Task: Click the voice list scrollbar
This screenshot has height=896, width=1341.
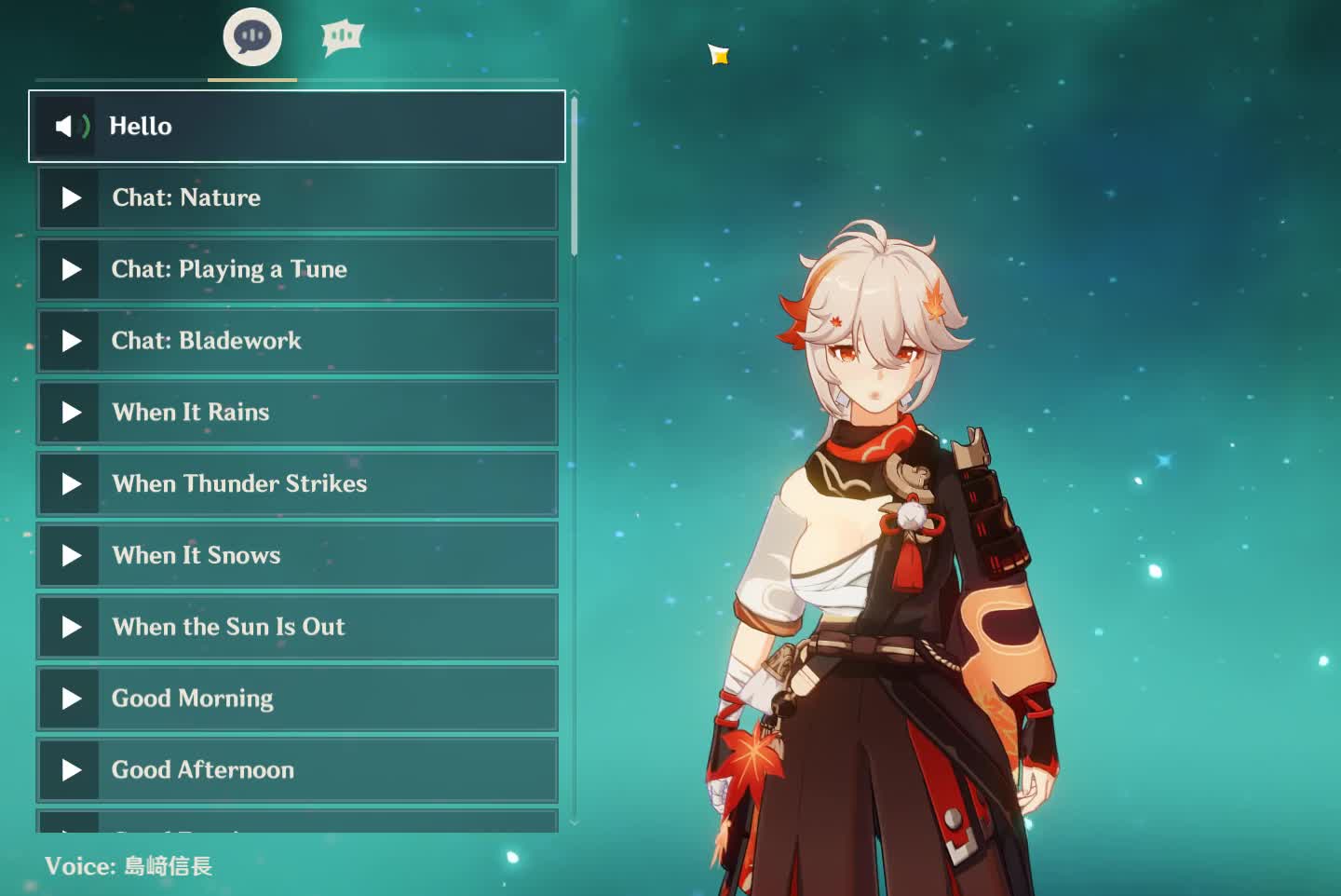Action: tap(575, 177)
